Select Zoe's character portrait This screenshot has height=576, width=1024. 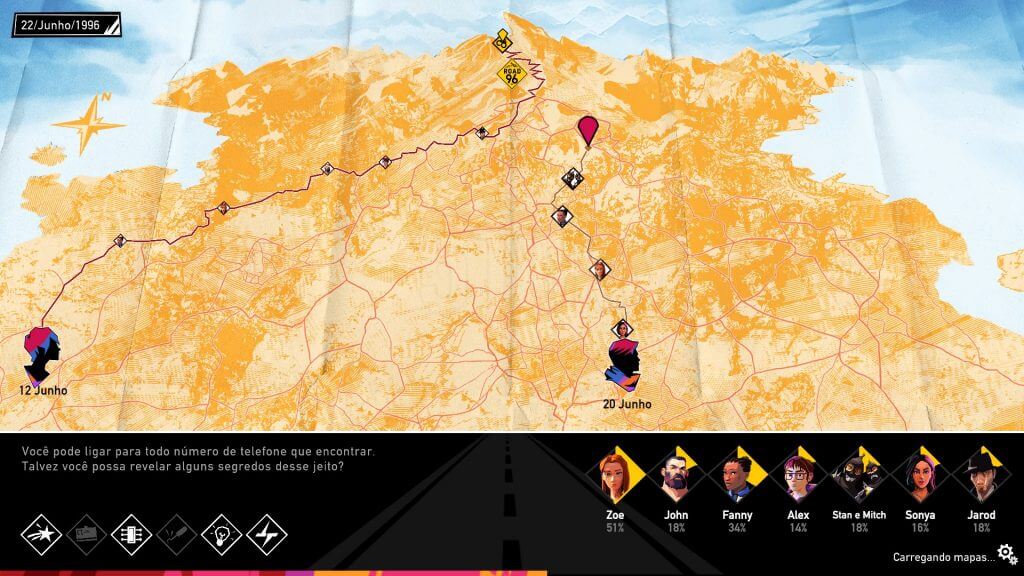coord(612,477)
